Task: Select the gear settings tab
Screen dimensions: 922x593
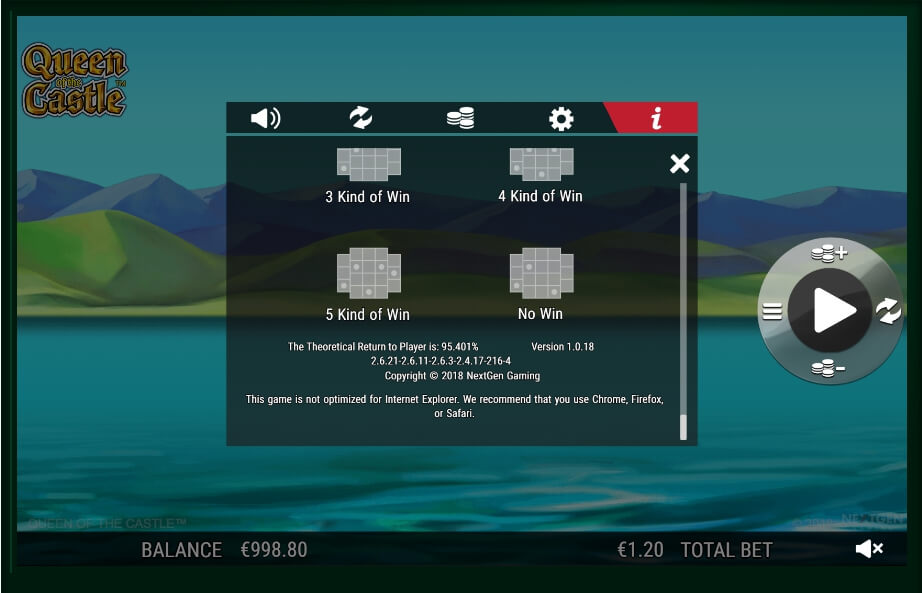Action: pos(561,119)
